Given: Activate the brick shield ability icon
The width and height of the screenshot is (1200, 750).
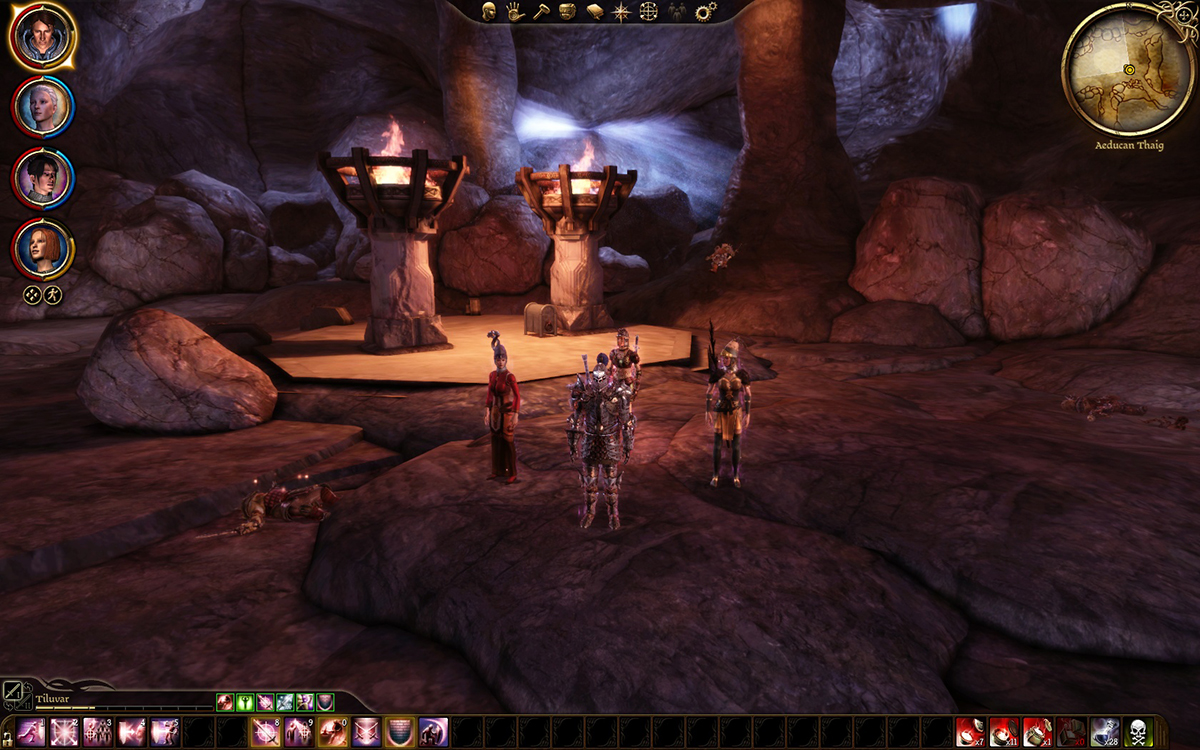Looking at the screenshot, I should point(399,732).
